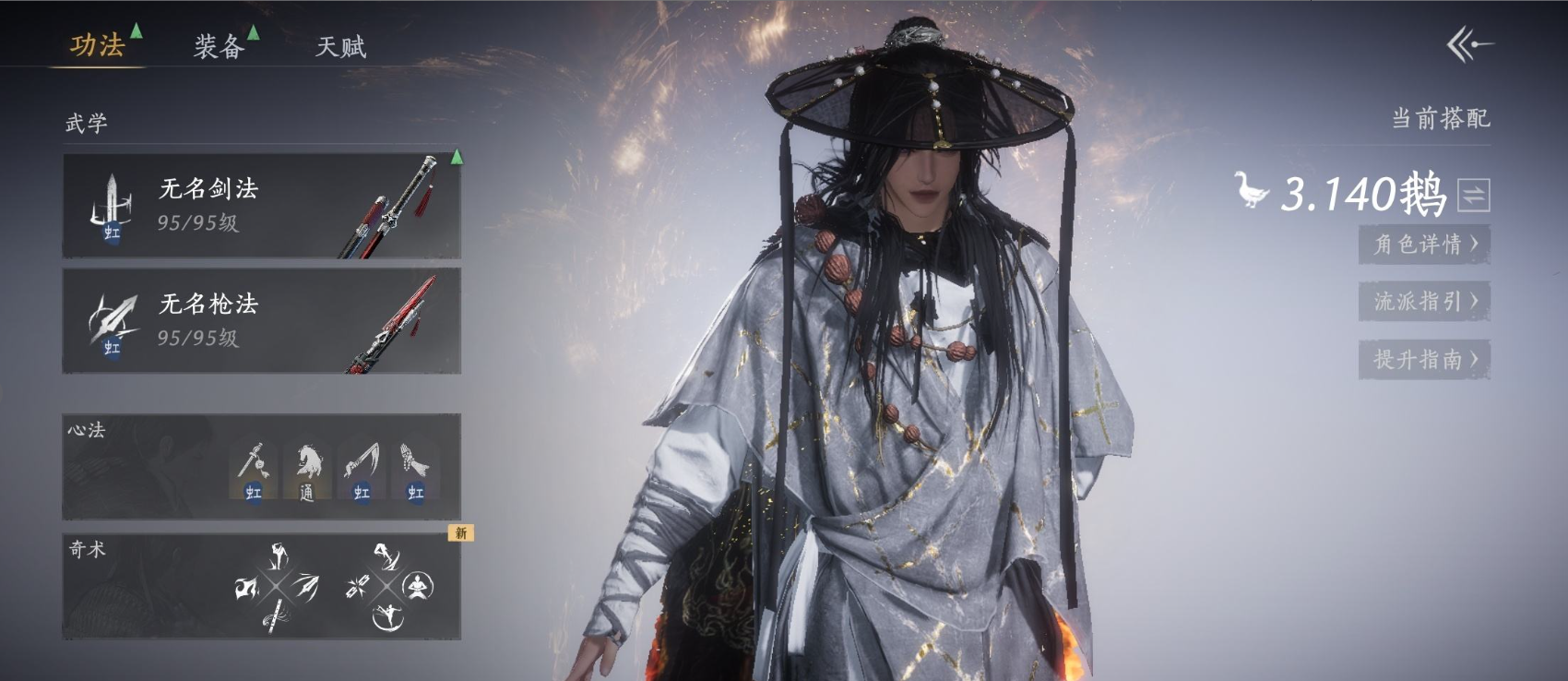Click the back arrow button
Screen dimensions: 1568x681
pyautogui.click(x=1468, y=44)
